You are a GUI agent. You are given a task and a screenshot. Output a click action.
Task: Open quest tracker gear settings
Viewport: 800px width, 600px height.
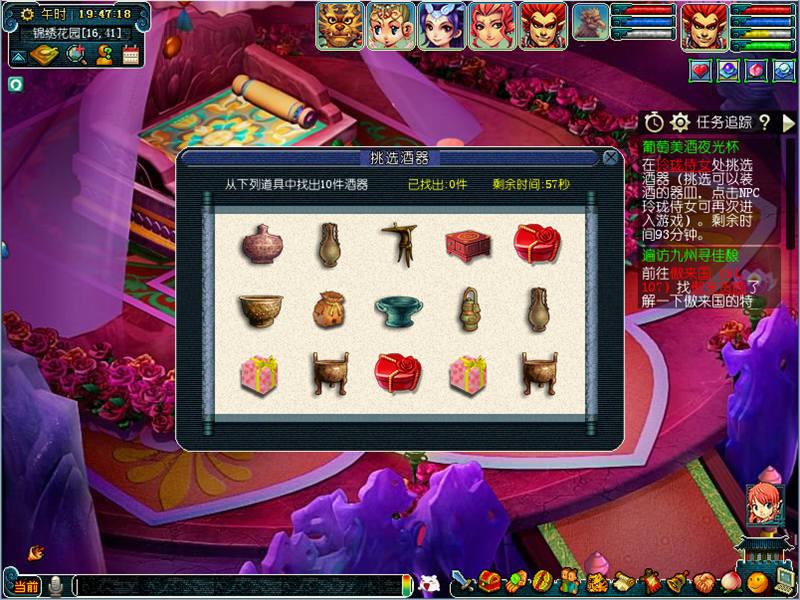pyautogui.click(x=681, y=121)
